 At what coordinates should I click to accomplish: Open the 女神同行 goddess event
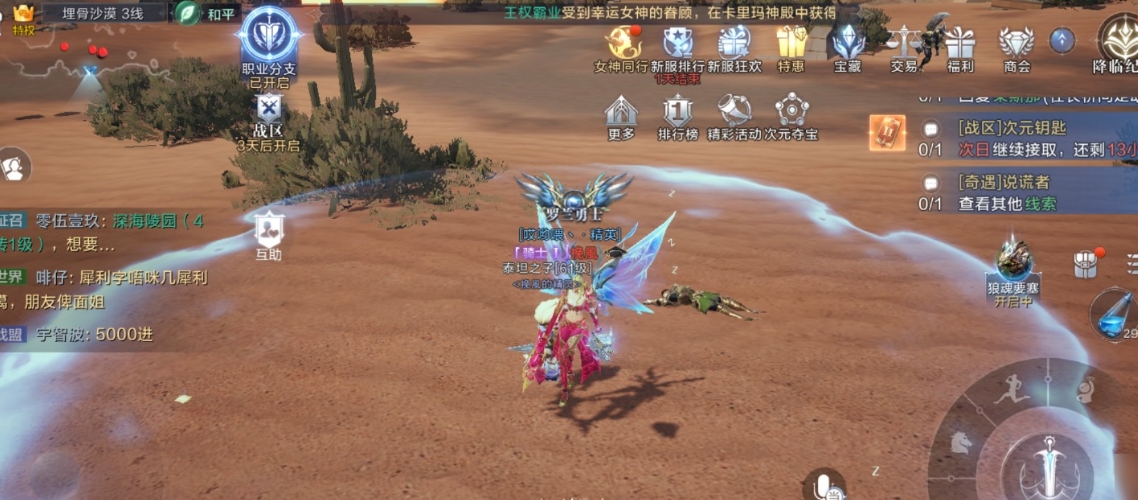(622, 44)
